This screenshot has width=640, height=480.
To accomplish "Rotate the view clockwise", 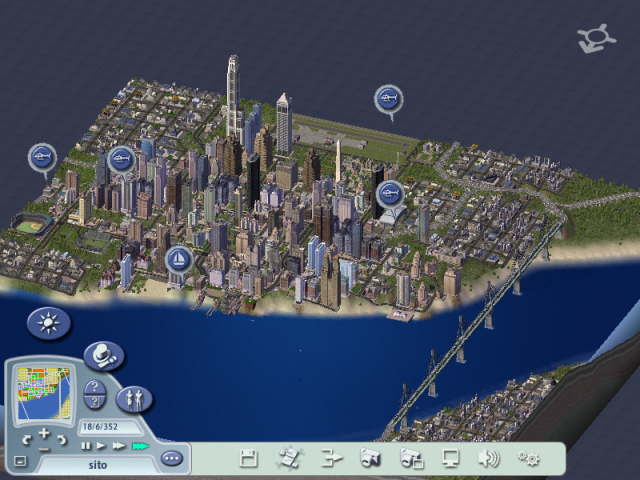I will click(x=62, y=440).
